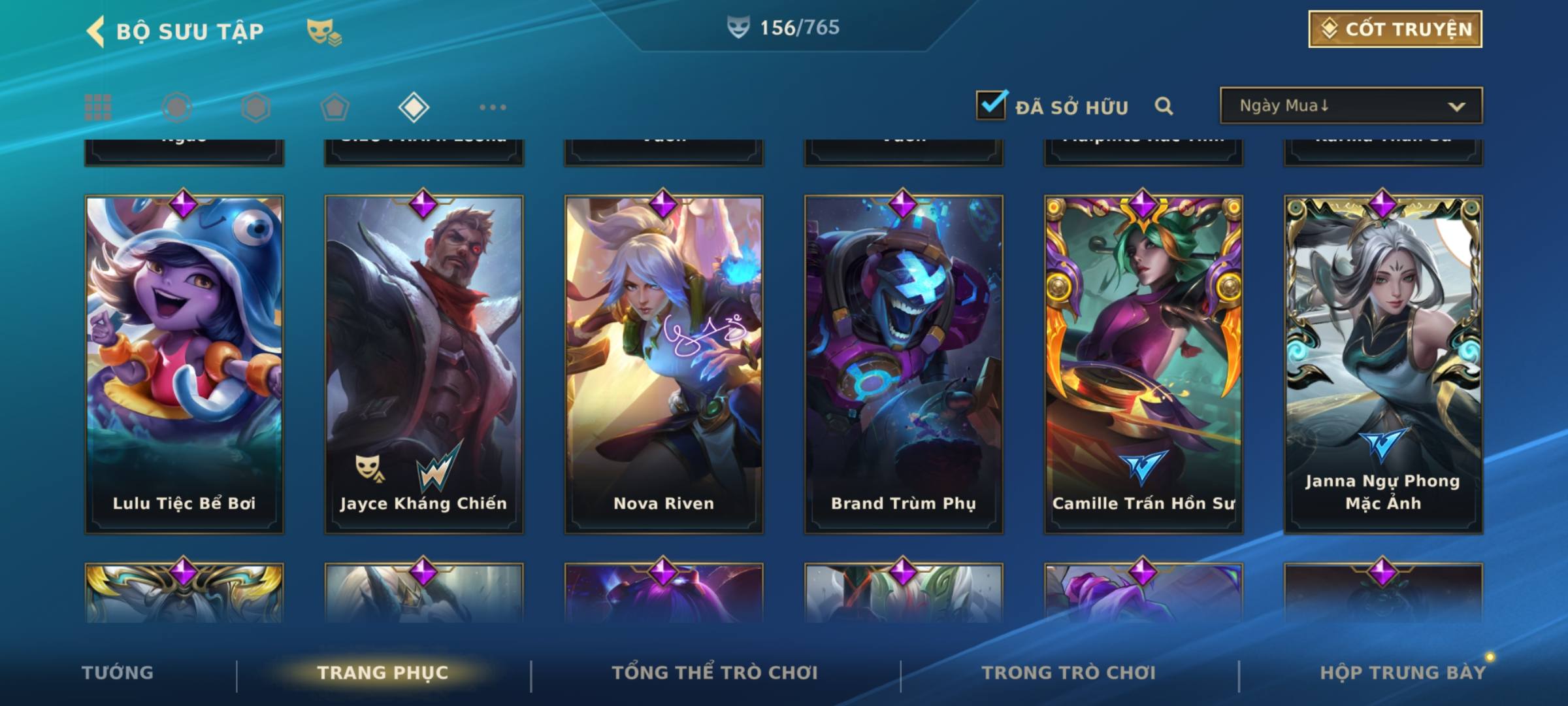Toggle the Đã Sở Hữu checkbox

[x=991, y=105]
